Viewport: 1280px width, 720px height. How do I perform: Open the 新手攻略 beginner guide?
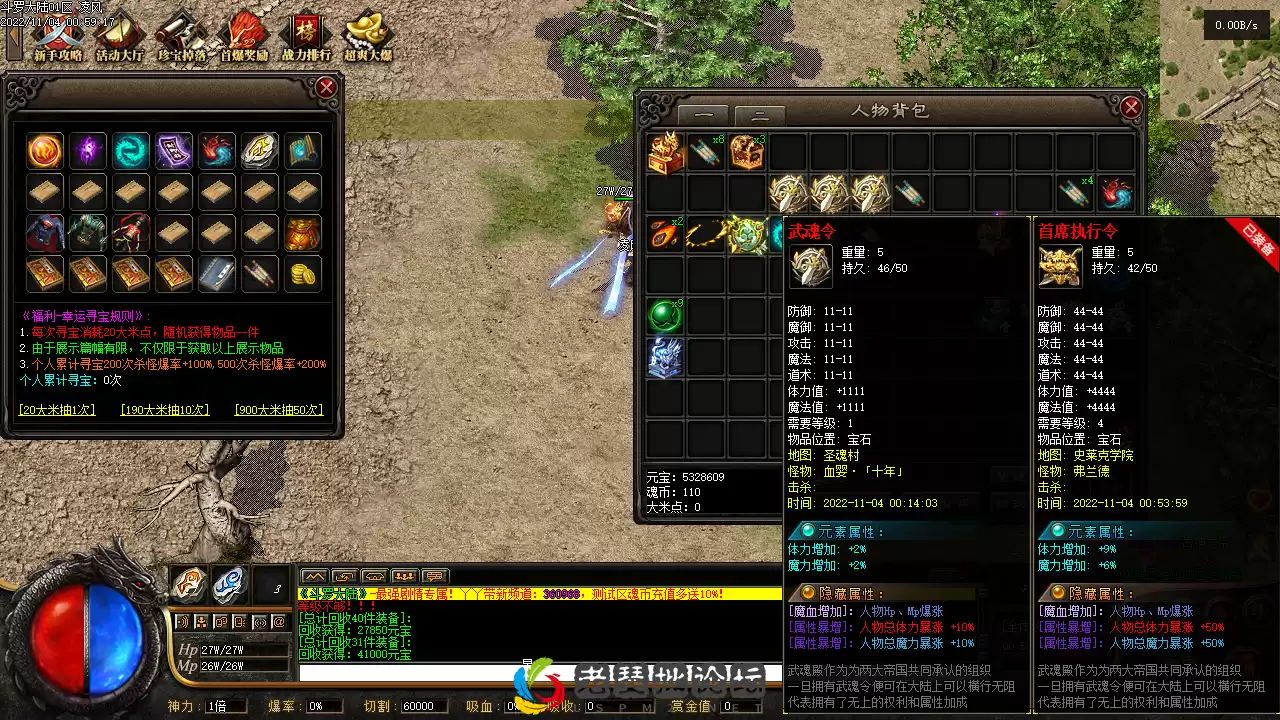57,38
